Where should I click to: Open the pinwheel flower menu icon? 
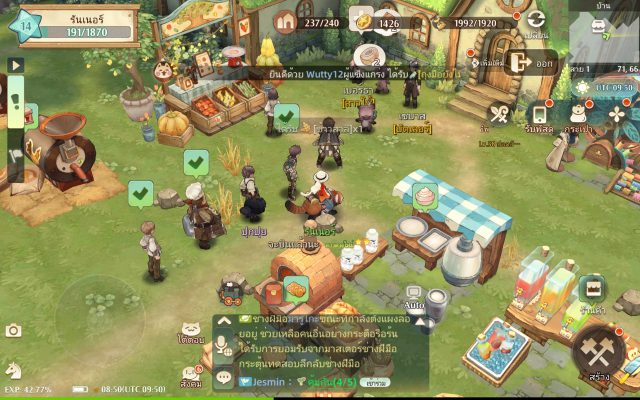coord(617,115)
